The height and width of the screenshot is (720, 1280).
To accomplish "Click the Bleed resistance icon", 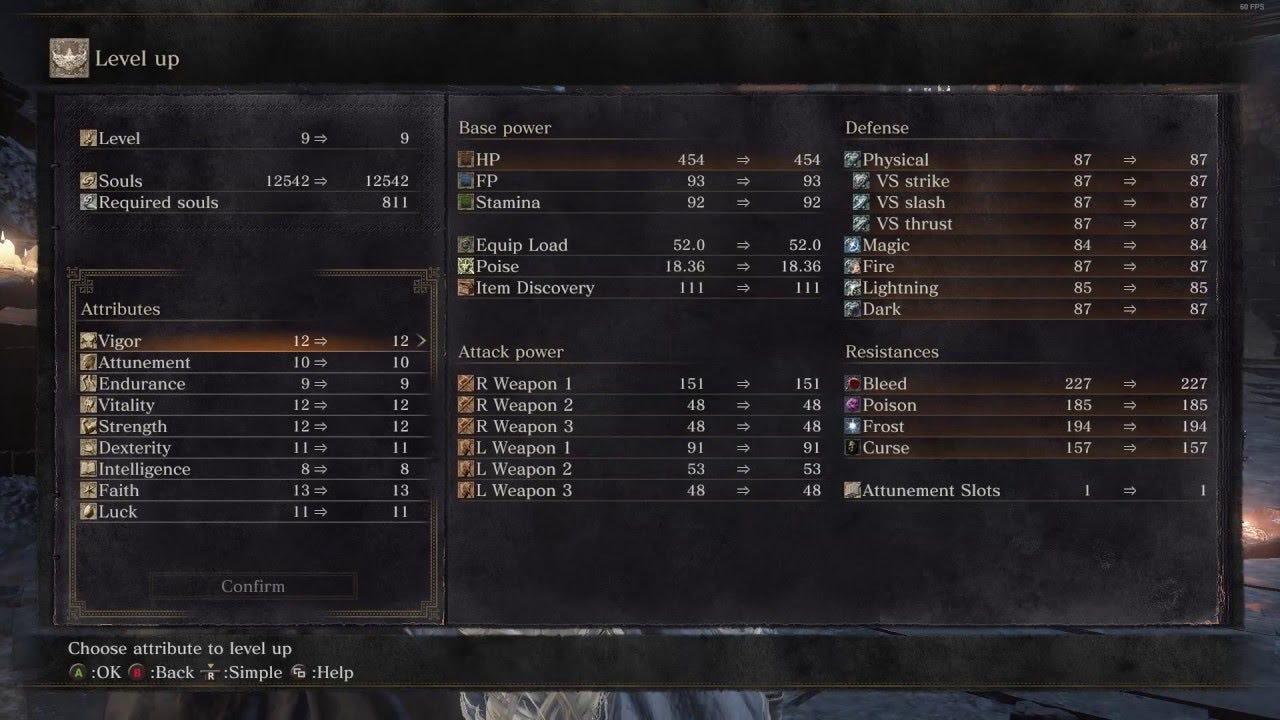I will tap(852, 383).
